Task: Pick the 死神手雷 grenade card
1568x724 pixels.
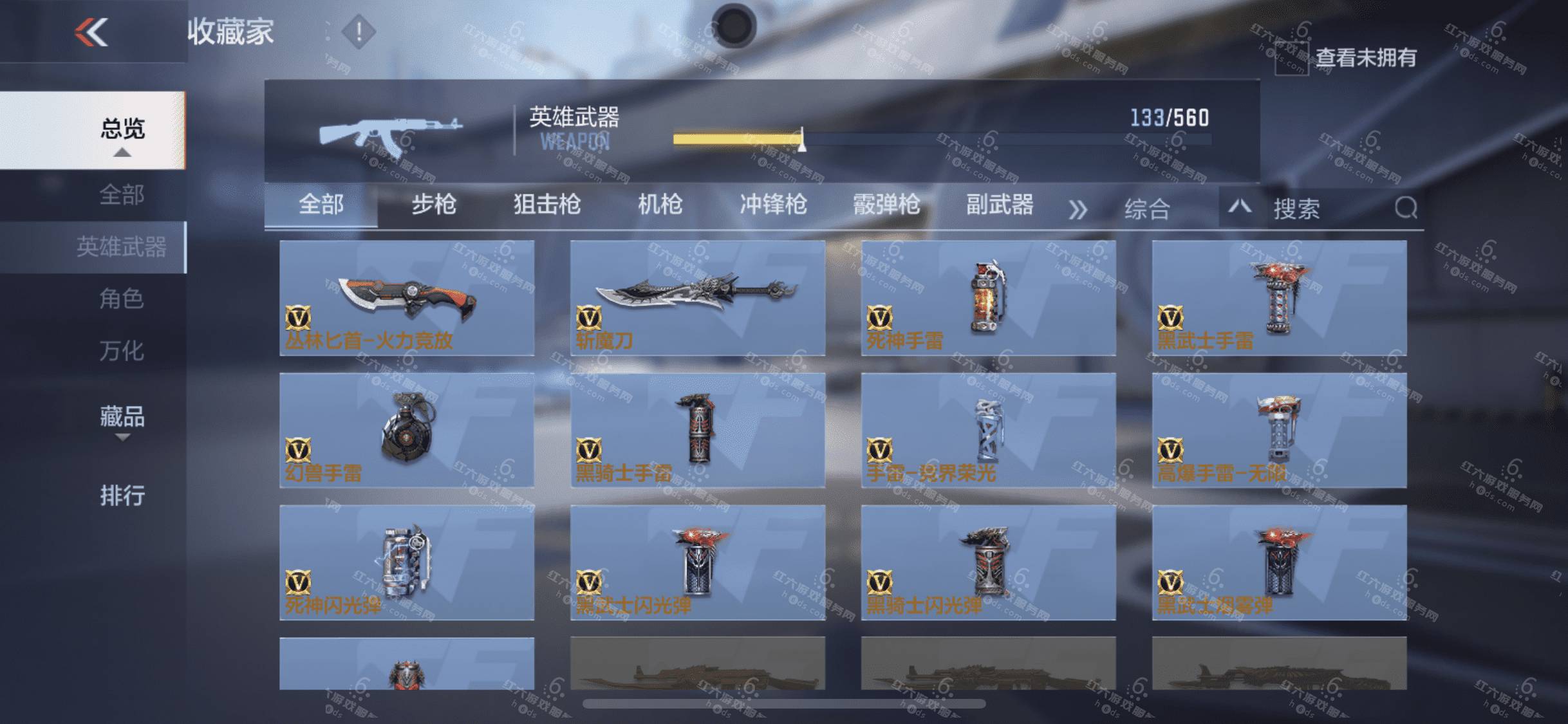Action: click(x=988, y=297)
